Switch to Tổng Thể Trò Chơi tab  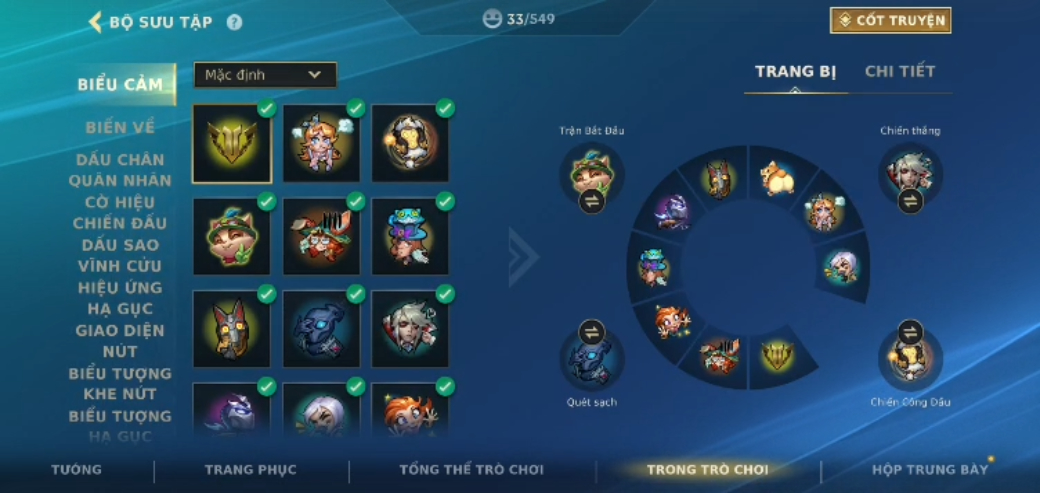pyautogui.click(x=471, y=470)
